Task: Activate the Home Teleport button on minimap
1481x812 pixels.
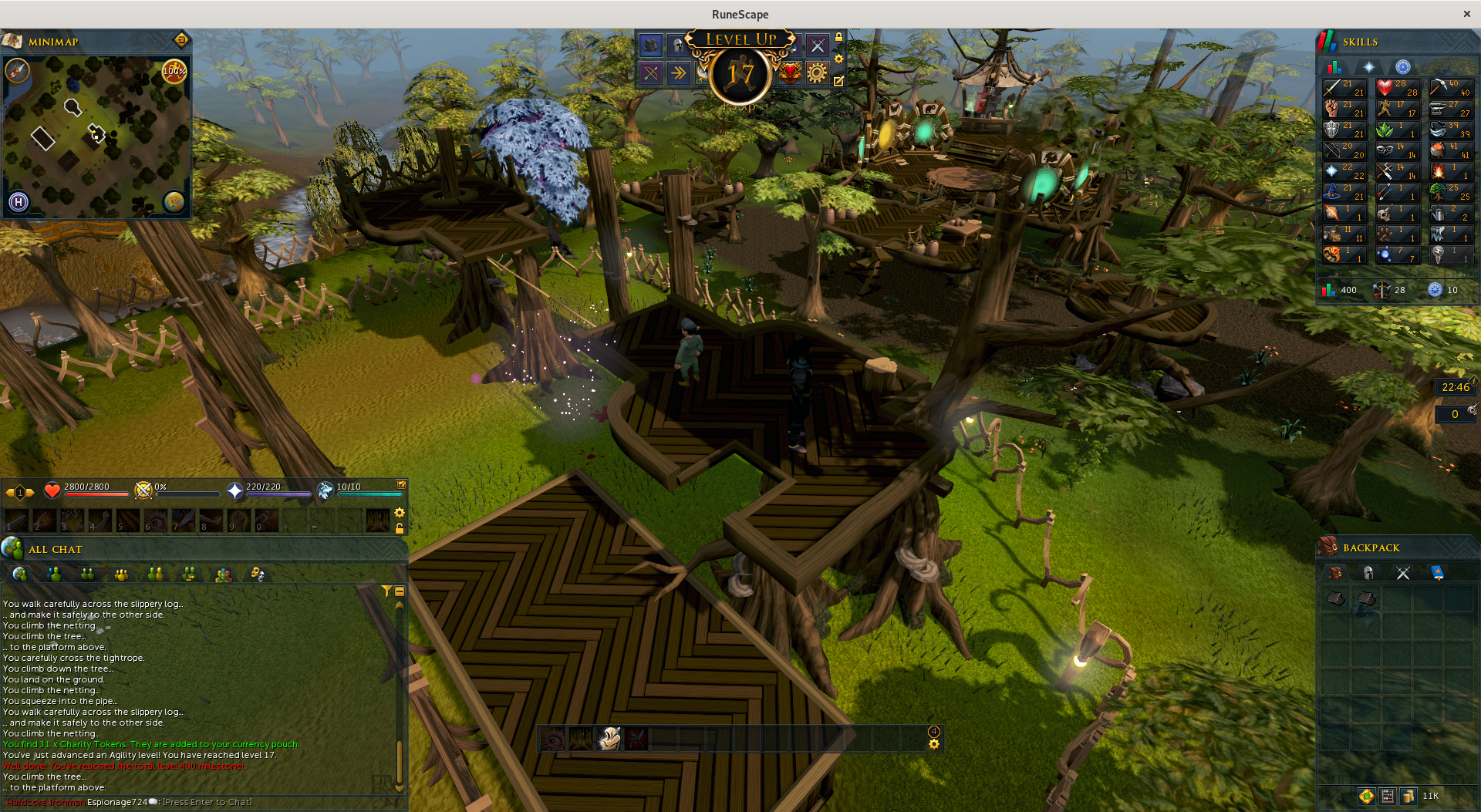Action: [x=19, y=202]
